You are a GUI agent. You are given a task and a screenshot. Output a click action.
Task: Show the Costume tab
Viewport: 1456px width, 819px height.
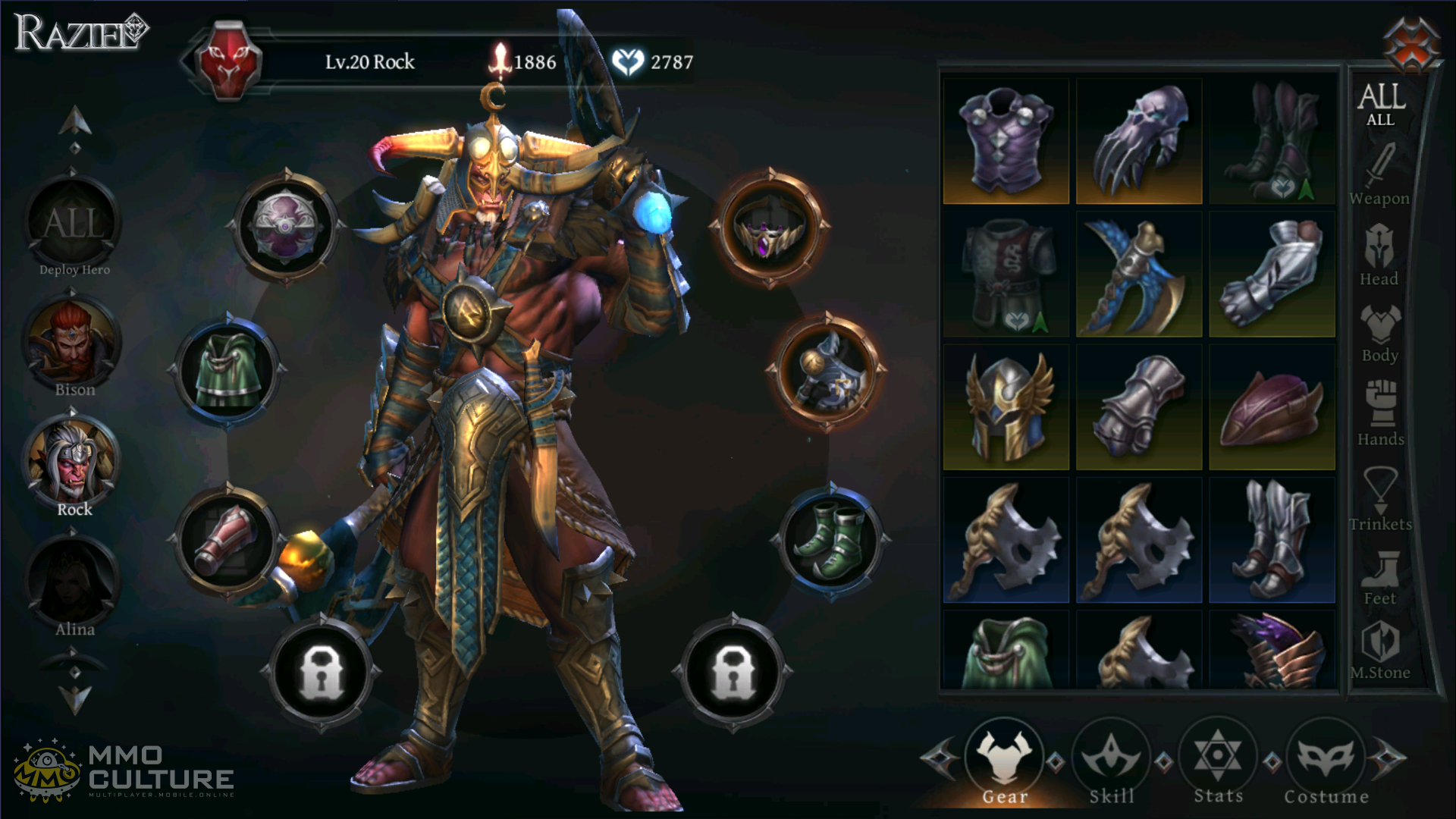click(x=1326, y=761)
